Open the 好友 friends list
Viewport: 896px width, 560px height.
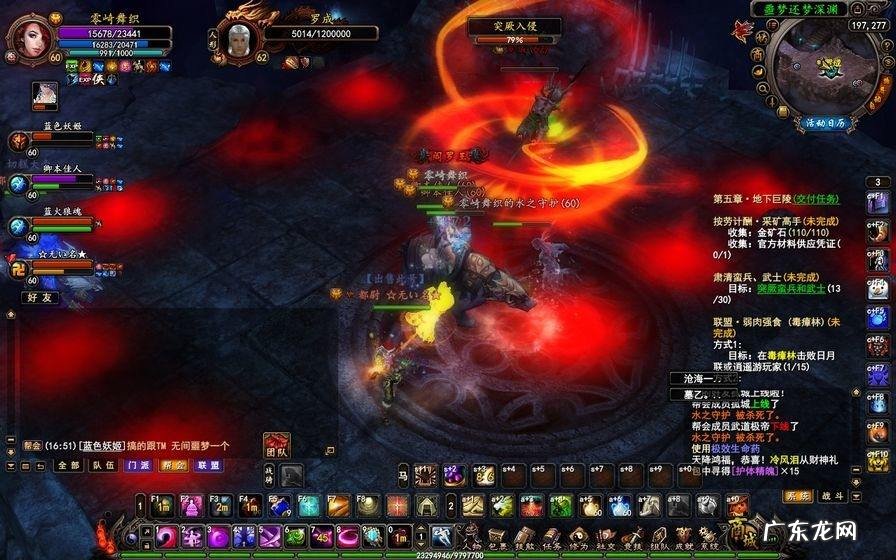pyautogui.click(x=40, y=297)
